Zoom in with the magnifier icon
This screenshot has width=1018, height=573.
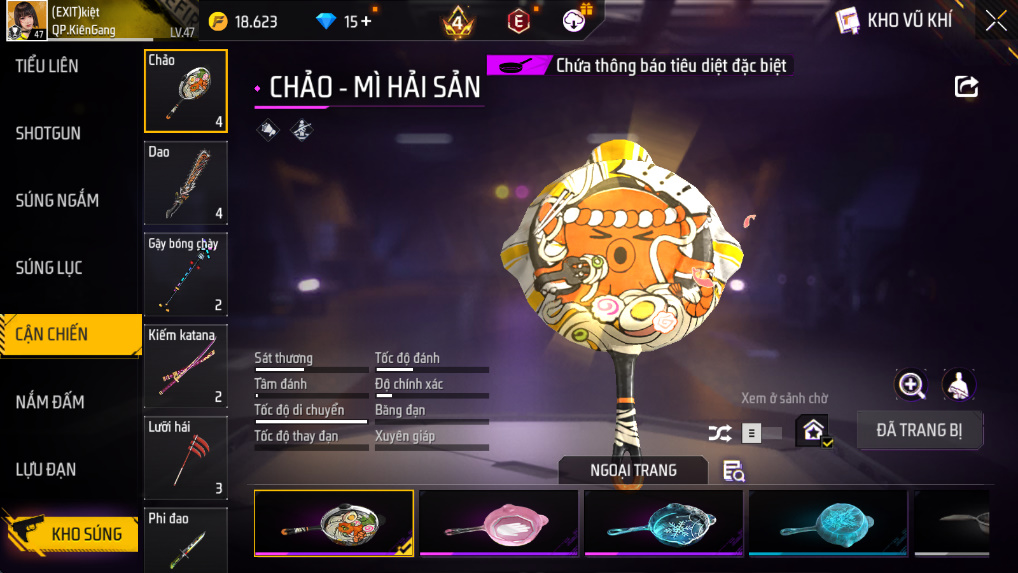[x=911, y=384]
